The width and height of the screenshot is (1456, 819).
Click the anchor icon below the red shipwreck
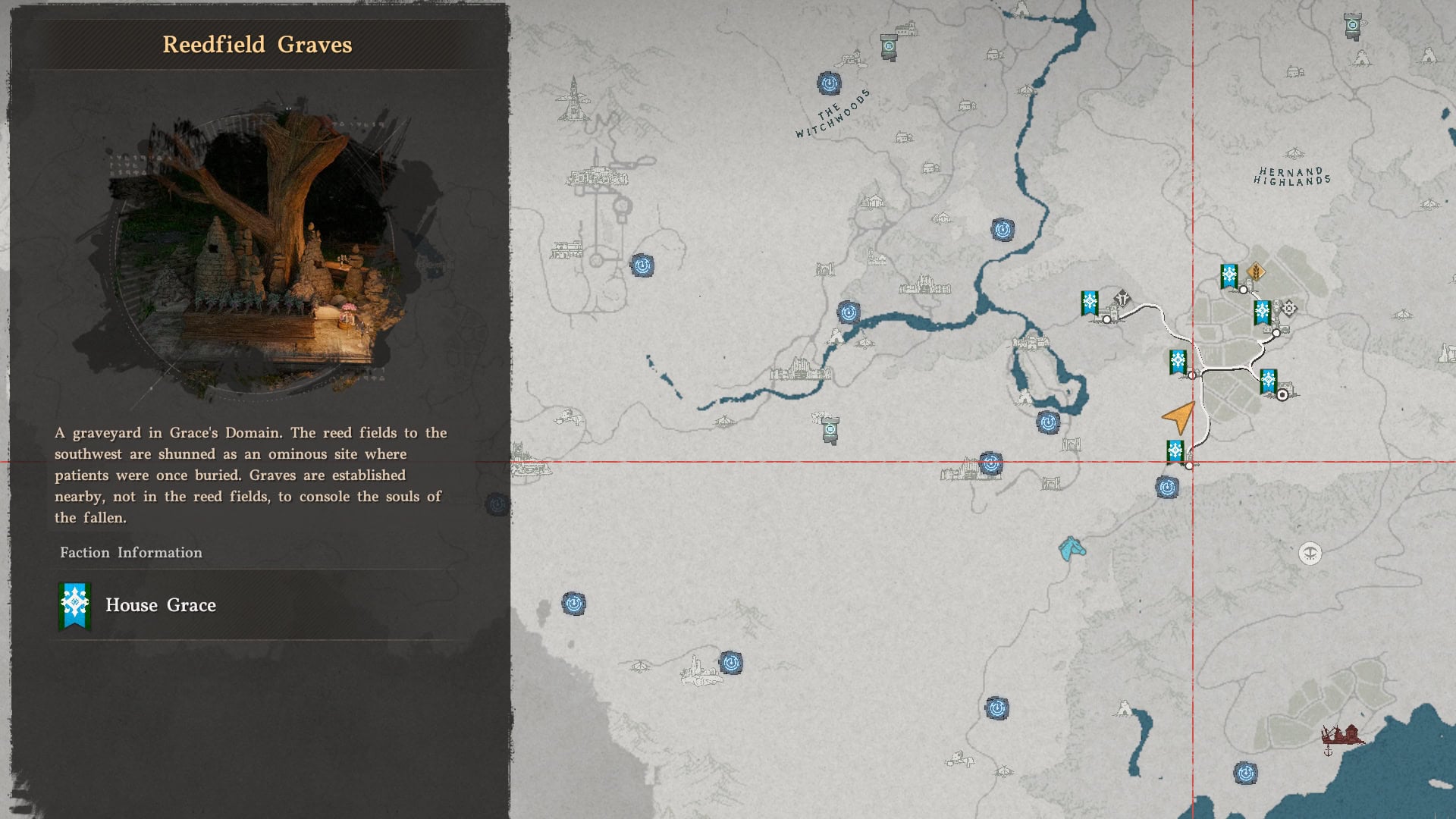point(1328,752)
